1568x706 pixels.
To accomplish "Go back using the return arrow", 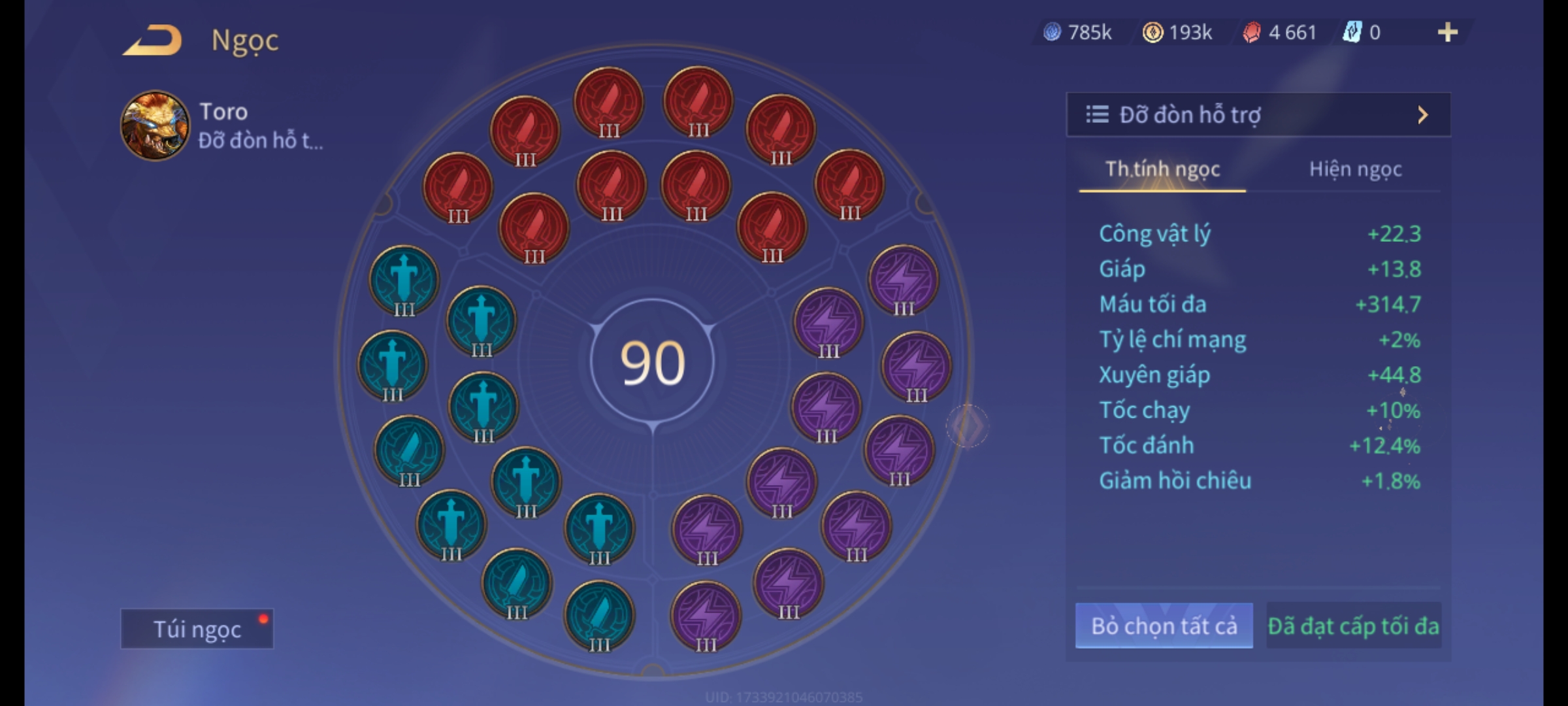I will tap(152, 41).
